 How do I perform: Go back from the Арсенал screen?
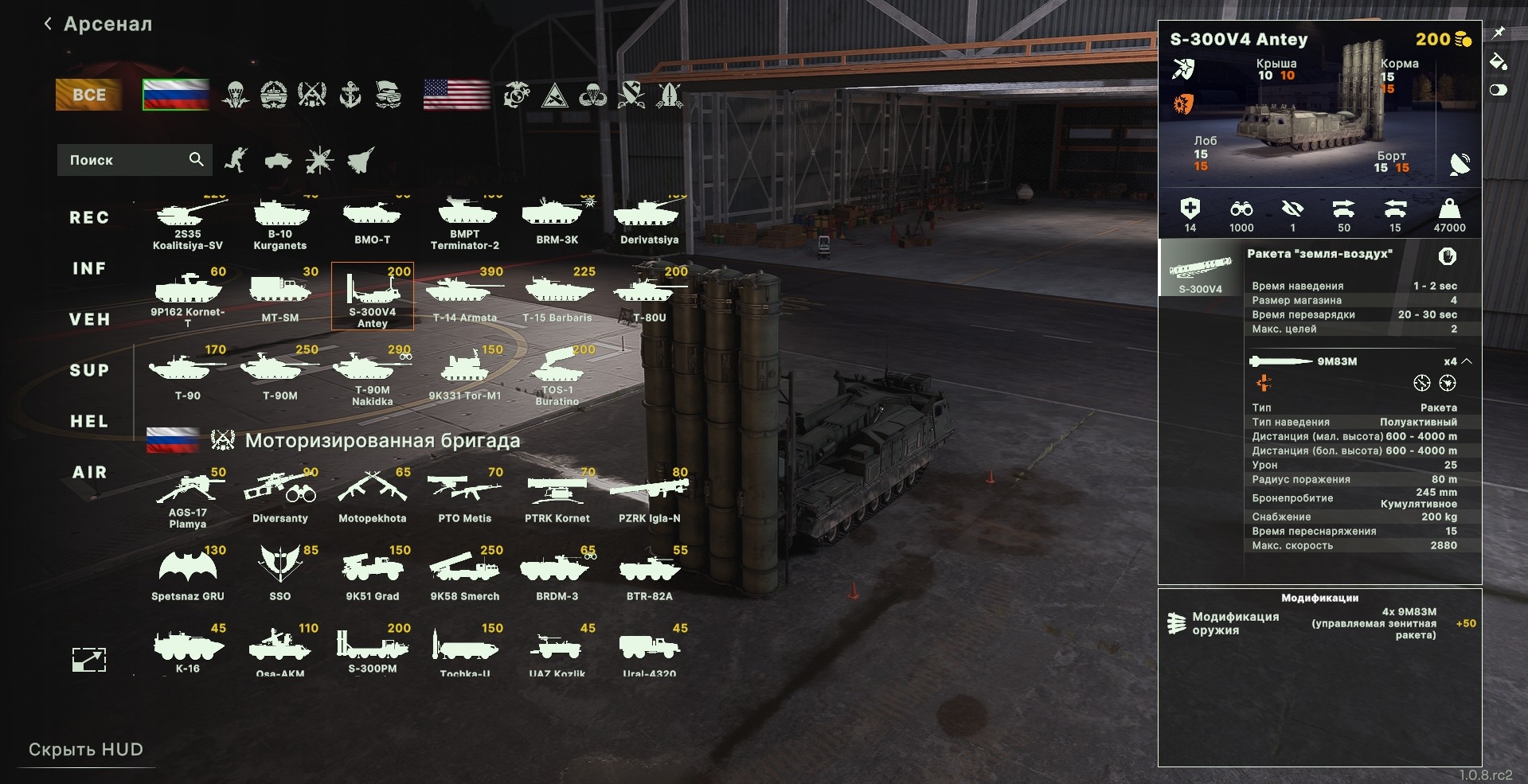click(x=49, y=24)
